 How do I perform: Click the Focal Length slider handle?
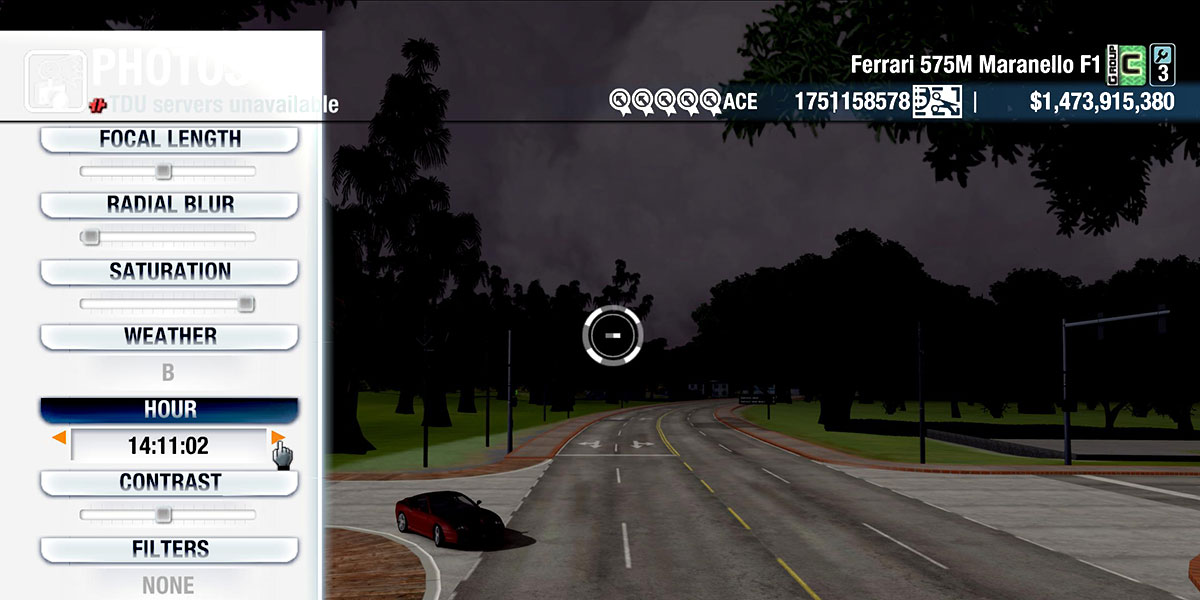(163, 172)
